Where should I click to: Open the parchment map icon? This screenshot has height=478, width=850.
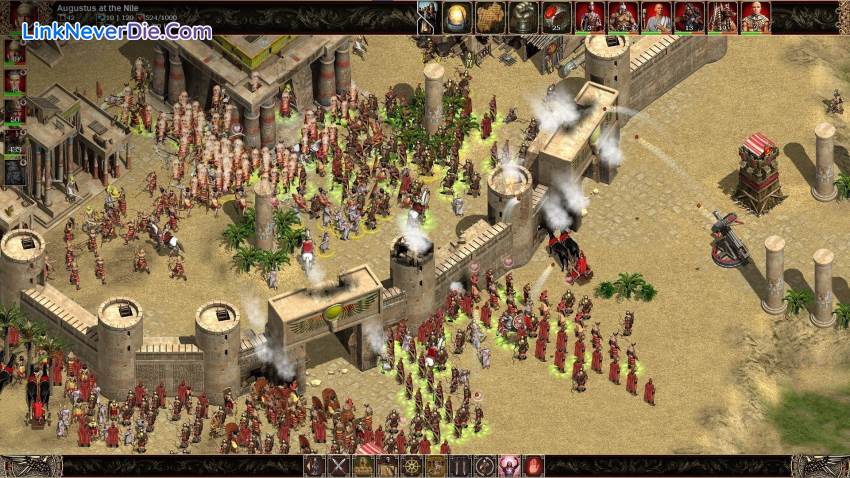(491, 16)
